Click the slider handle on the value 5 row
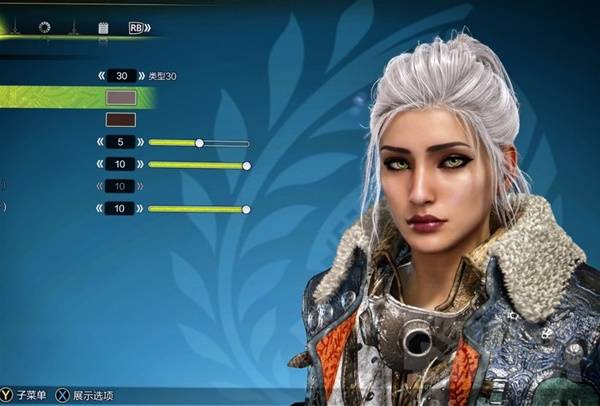 [x=199, y=143]
